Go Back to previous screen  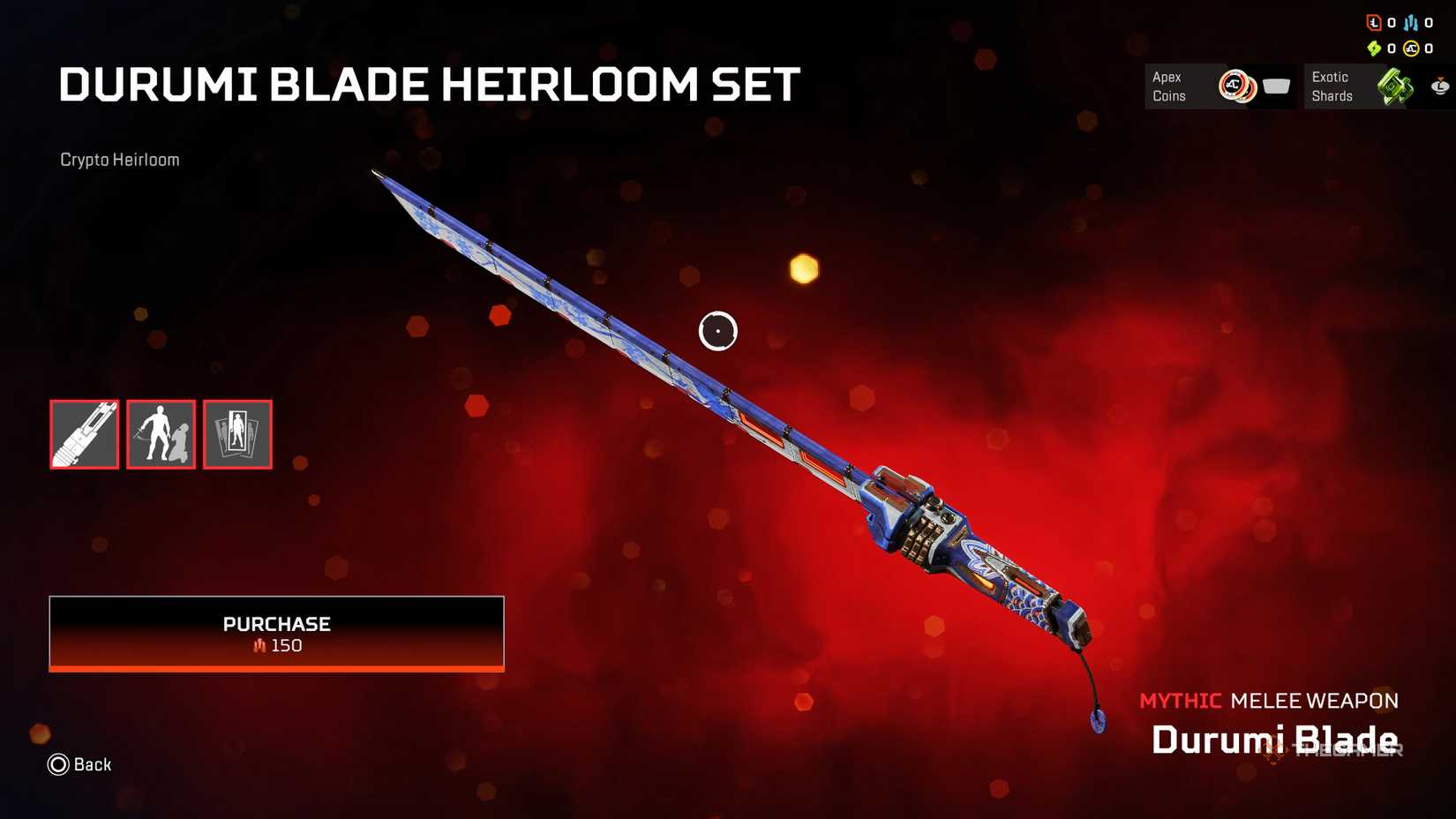[x=80, y=764]
